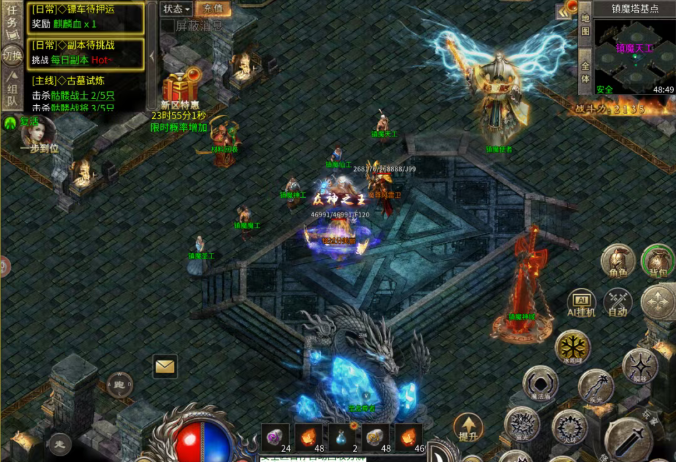Select the daily dungeon challenge quest entry
Viewport: 676px width, 462px height.
click(85, 52)
